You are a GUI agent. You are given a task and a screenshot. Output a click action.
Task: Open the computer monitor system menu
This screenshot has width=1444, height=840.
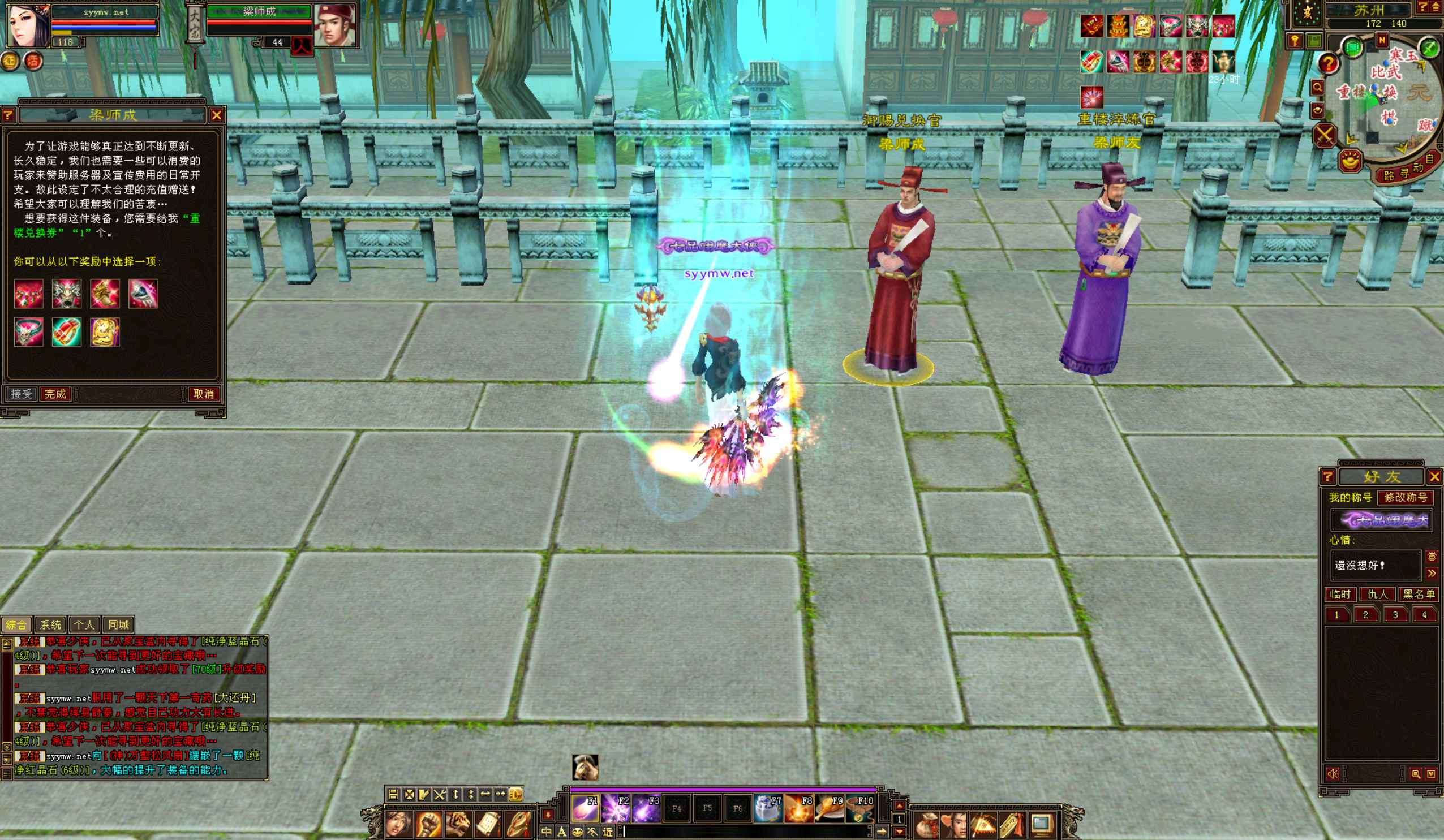click(1041, 826)
